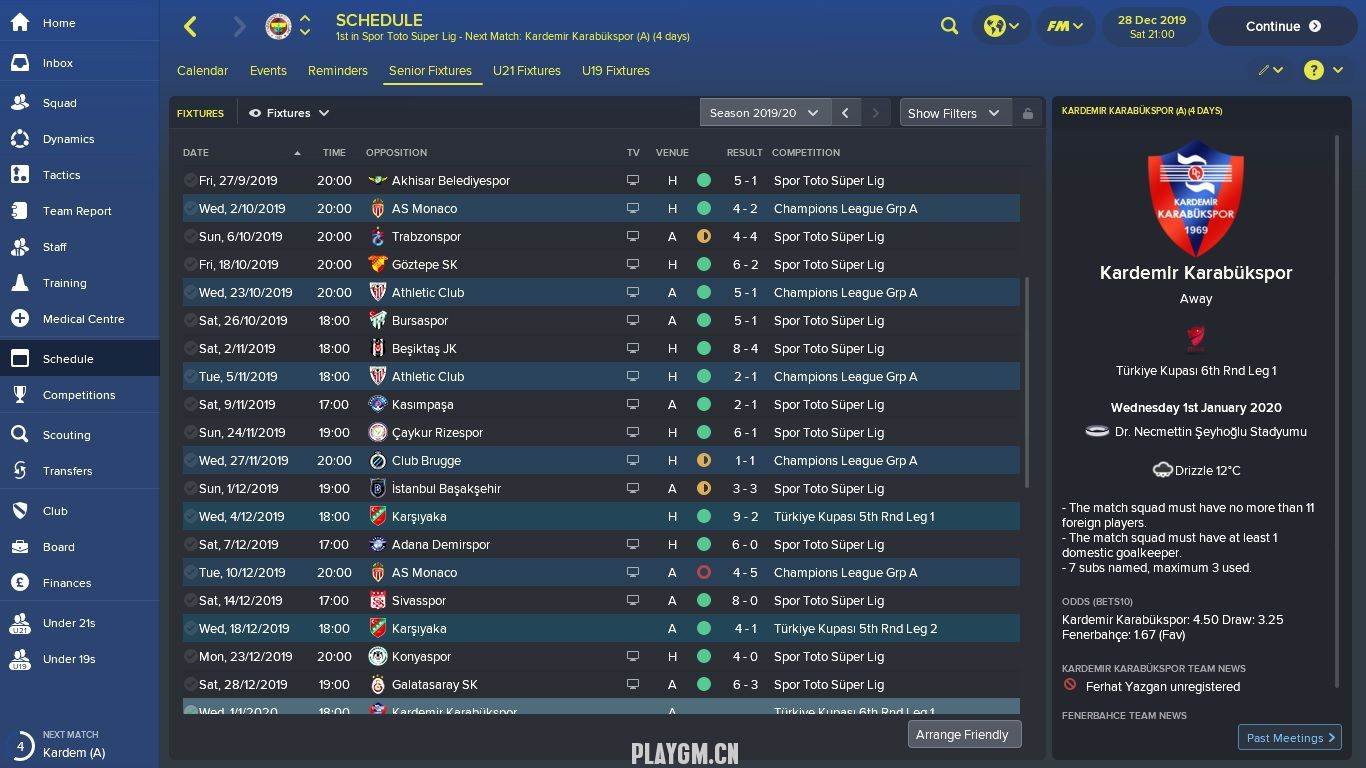Open the search magnifier icon
The width and height of the screenshot is (1366, 768).
pos(949,27)
